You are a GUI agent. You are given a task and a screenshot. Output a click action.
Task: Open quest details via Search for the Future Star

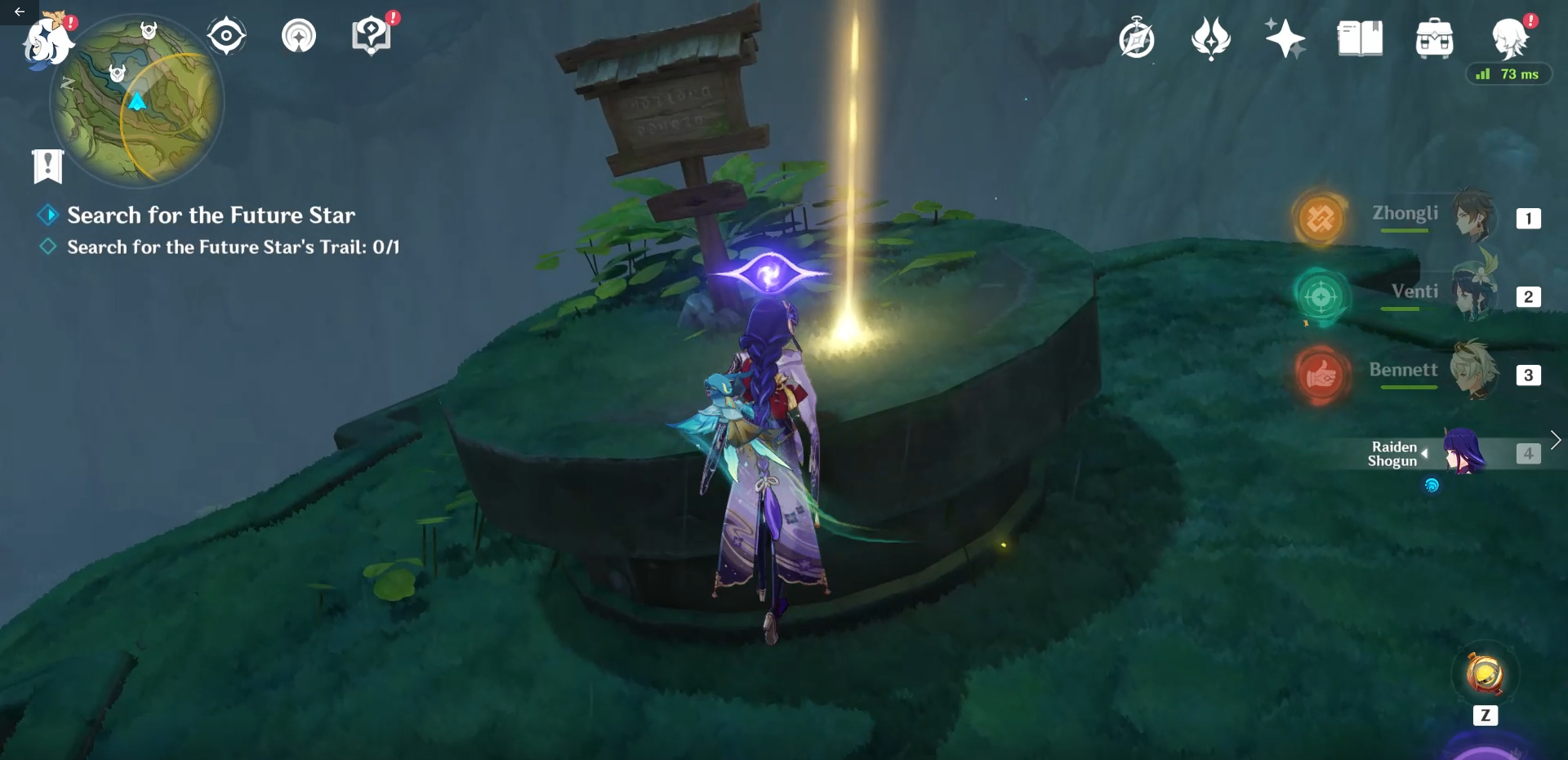(211, 215)
